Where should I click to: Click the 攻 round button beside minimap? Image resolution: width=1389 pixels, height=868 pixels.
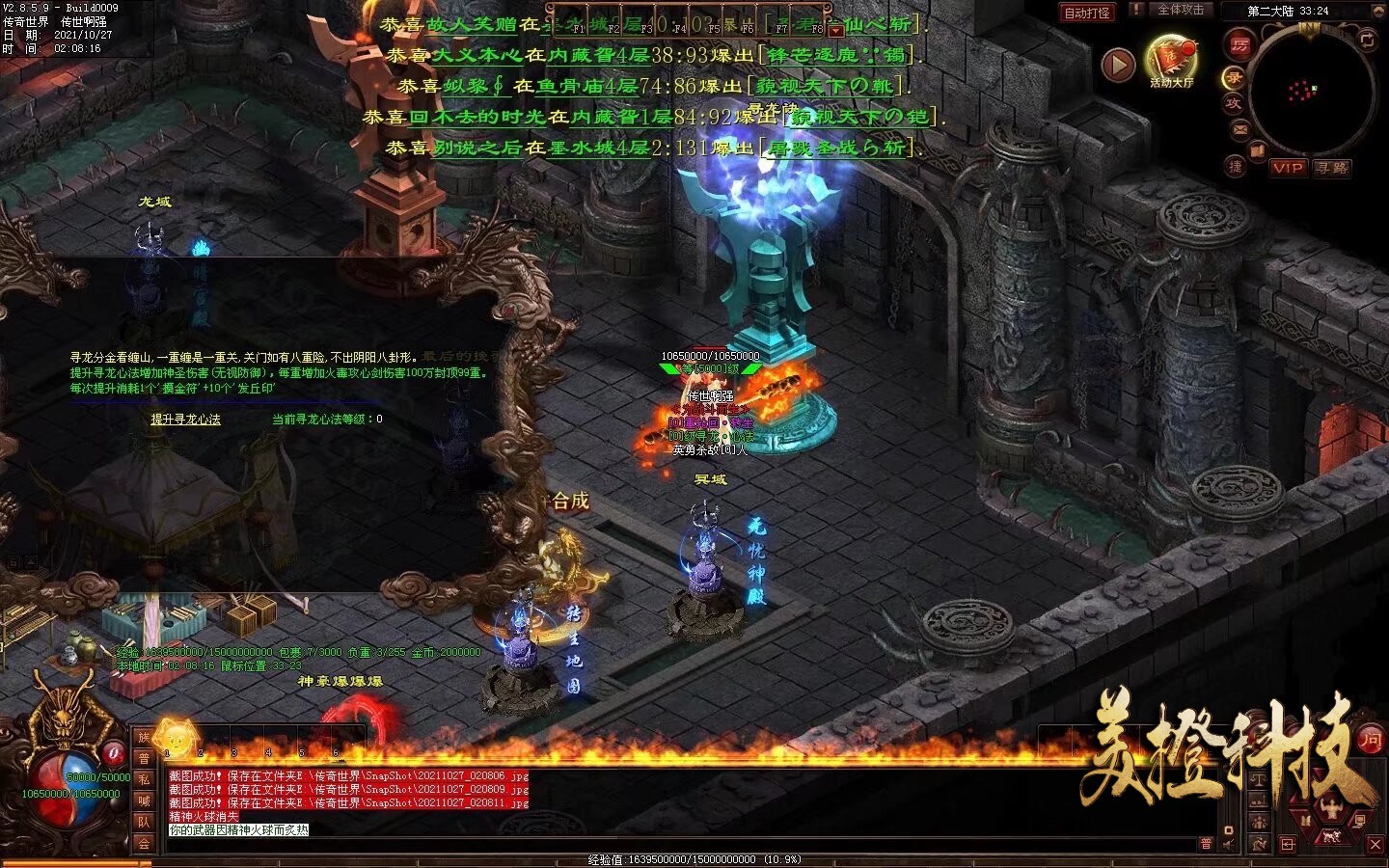[x=1233, y=103]
